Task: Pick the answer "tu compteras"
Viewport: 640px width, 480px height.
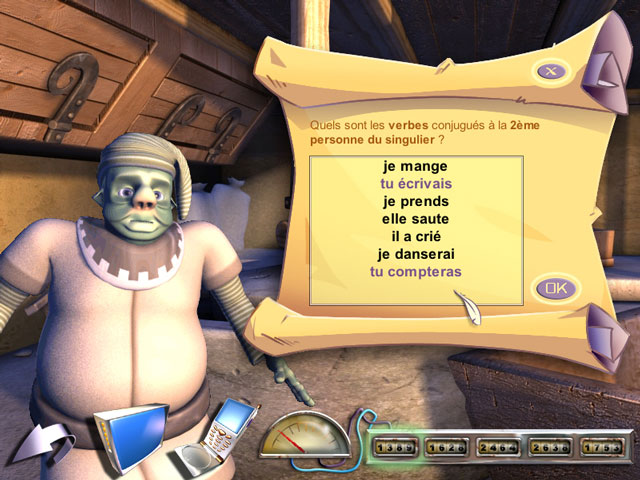Action: 415,271
